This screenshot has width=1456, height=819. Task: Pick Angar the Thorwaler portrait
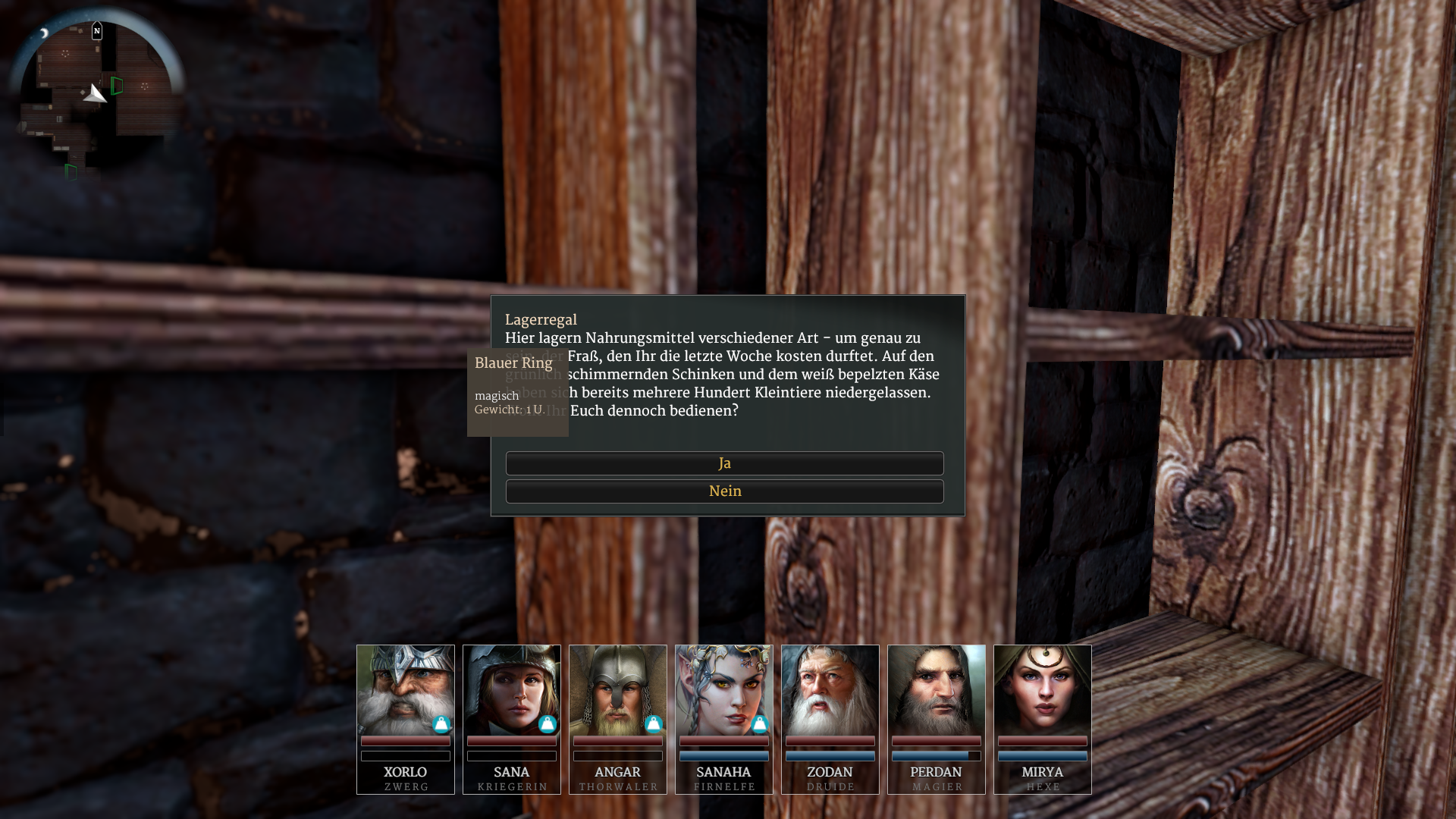point(618,690)
